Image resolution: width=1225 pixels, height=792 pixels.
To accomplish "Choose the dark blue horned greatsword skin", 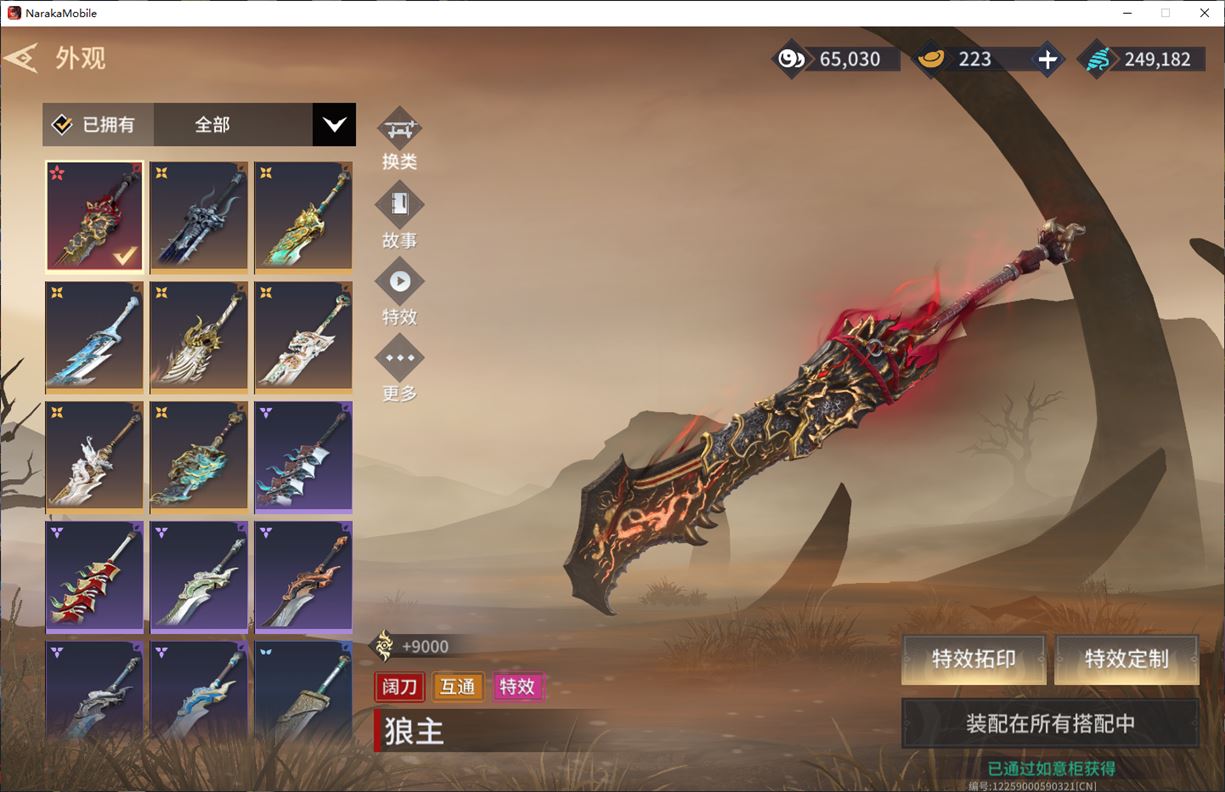I will coord(199,216).
